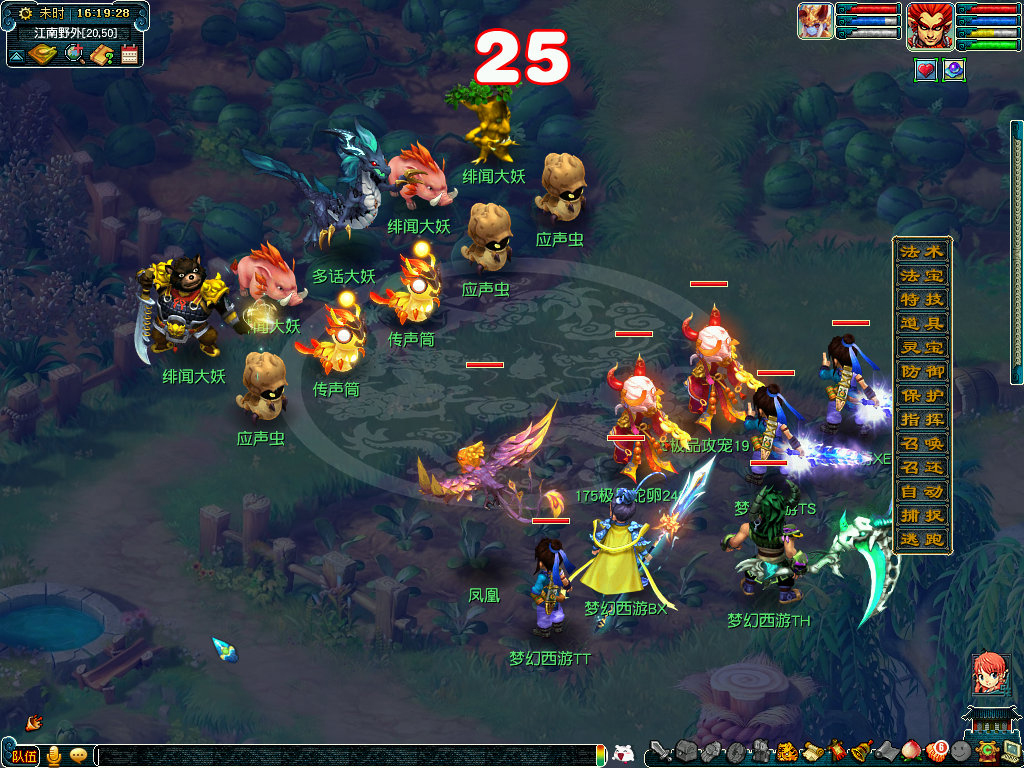Open the 道具 items command
1024x768 pixels.
click(x=920, y=323)
